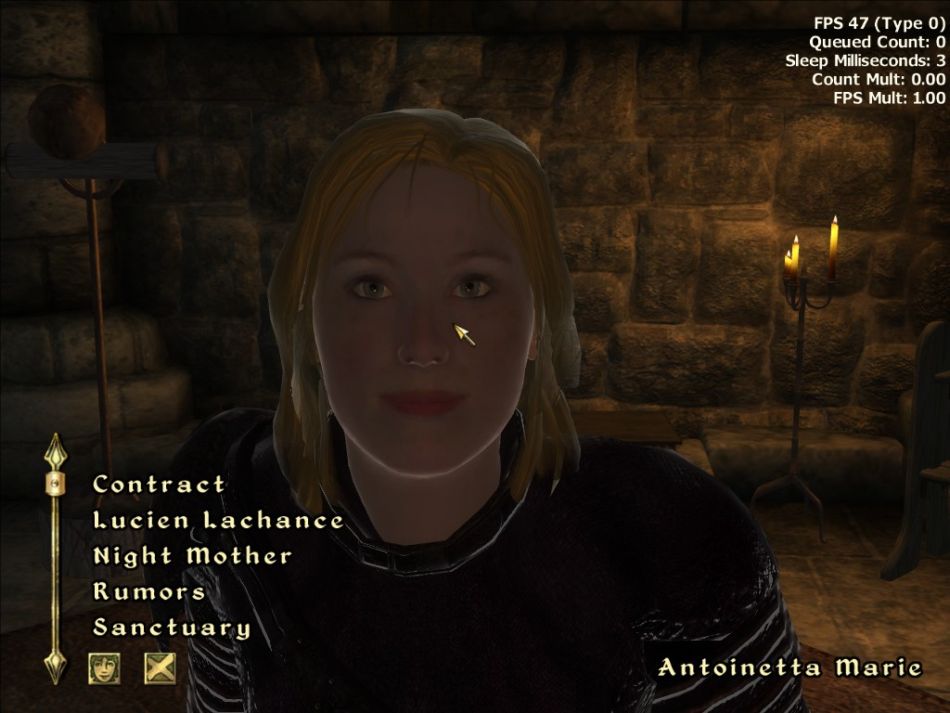
Task: Open the persuasion face icon
Action: pyautogui.click(x=104, y=667)
